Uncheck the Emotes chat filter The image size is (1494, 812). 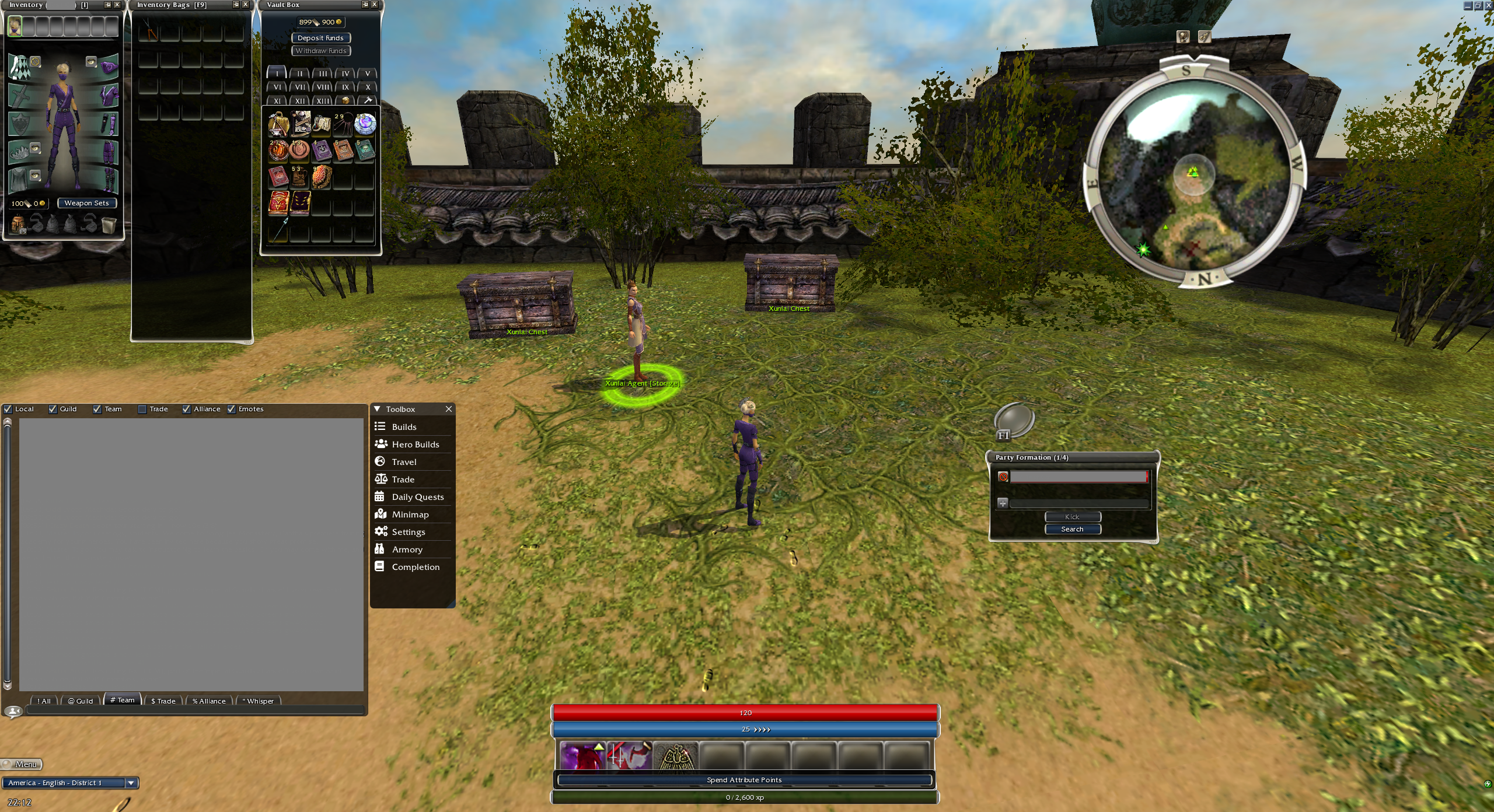pyautogui.click(x=232, y=409)
